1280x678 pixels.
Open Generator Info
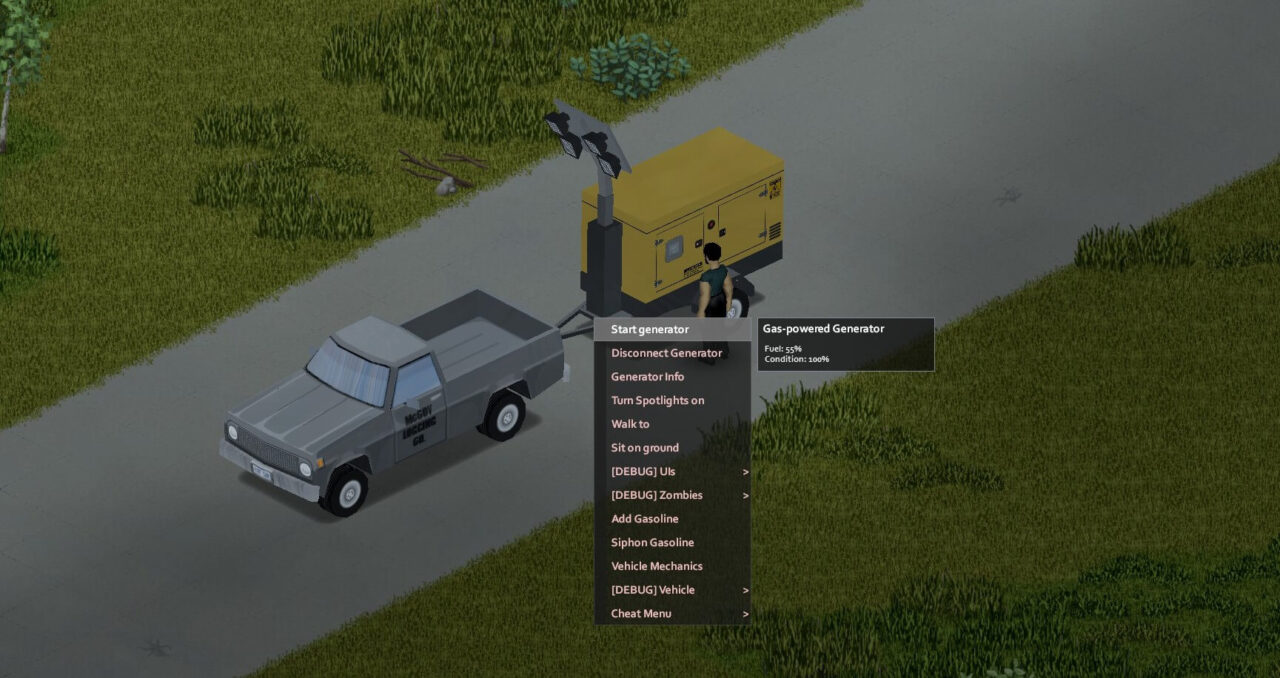pos(648,377)
